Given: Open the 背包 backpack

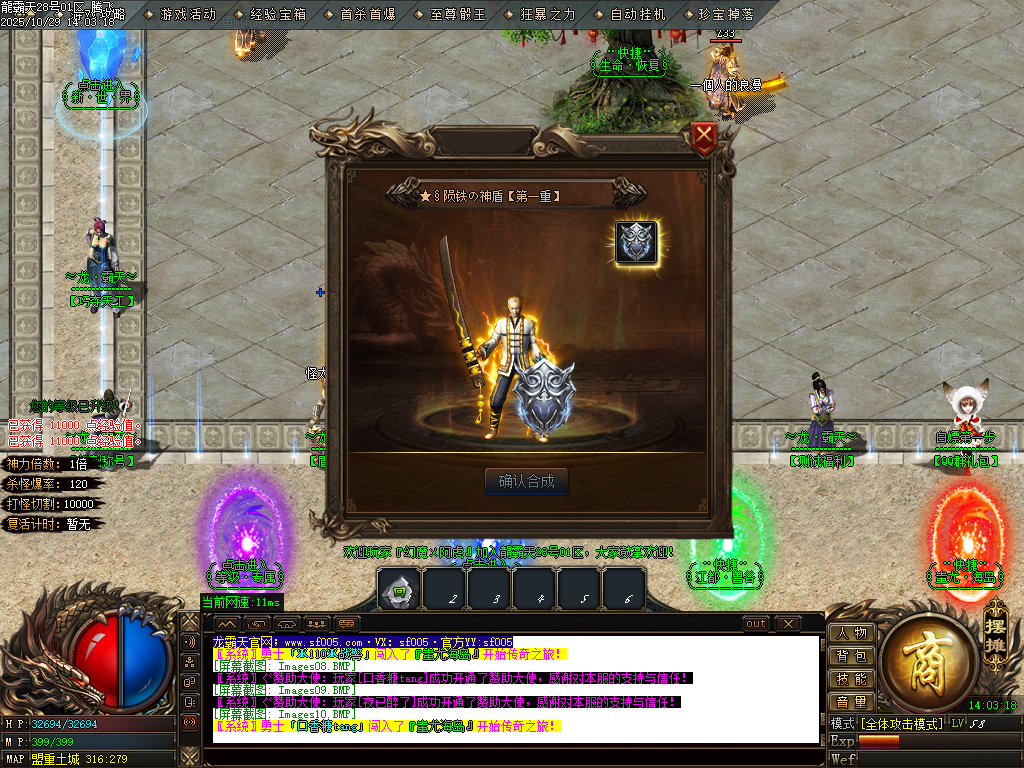Looking at the screenshot, I should click(851, 656).
